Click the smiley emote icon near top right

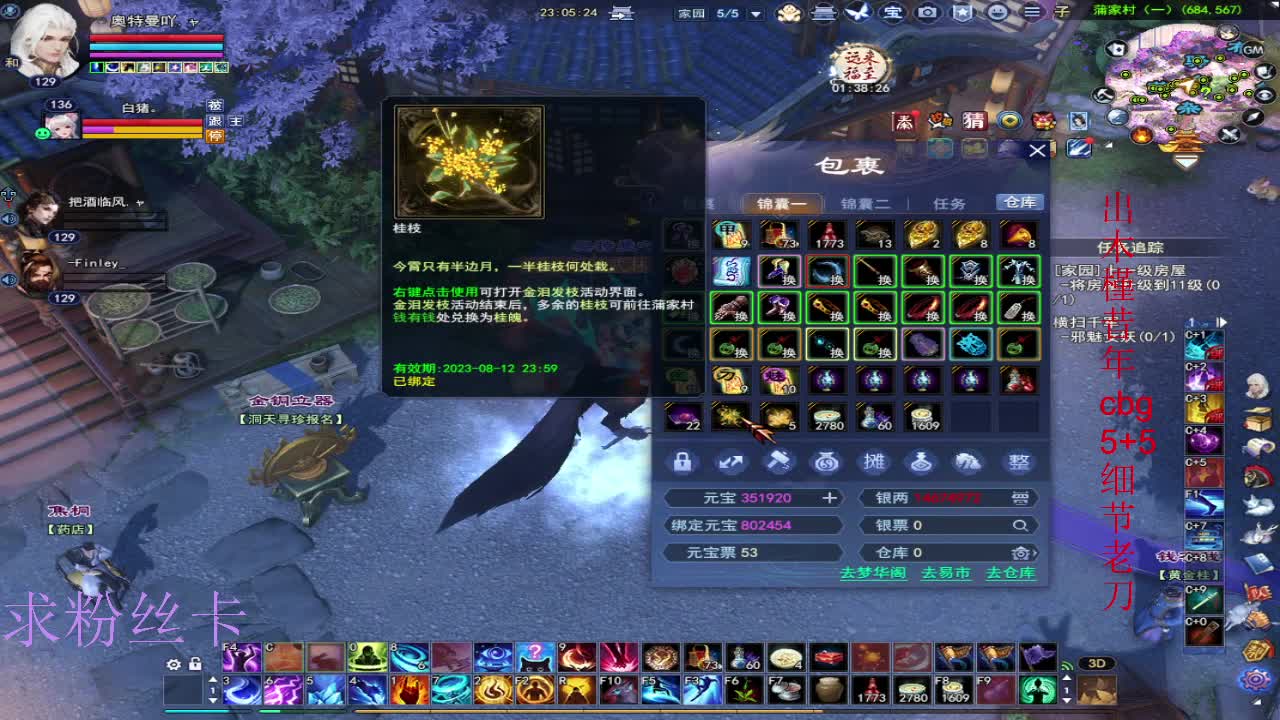(x=997, y=13)
